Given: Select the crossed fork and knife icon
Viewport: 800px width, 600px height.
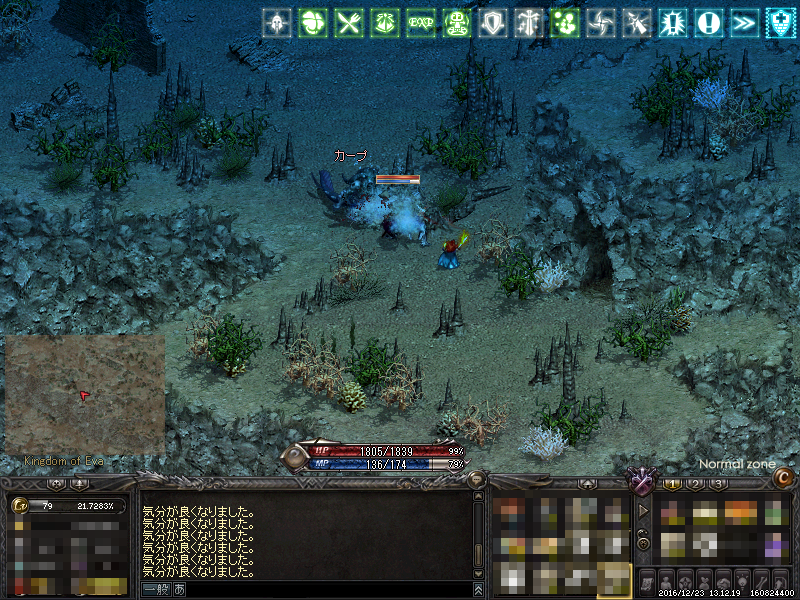Looking at the screenshot, I should tap(348, 22).
